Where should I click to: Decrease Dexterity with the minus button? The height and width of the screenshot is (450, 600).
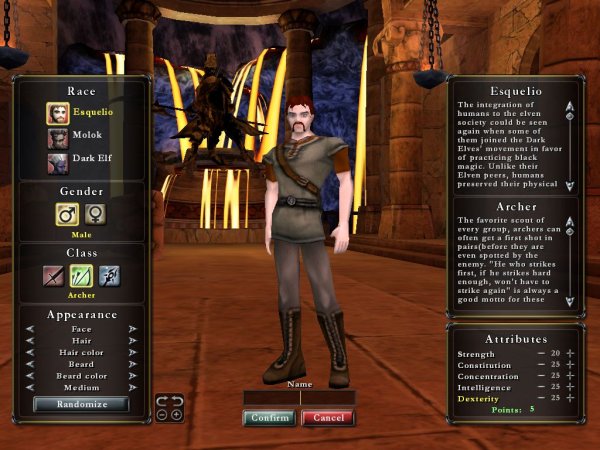pos(541,398)
